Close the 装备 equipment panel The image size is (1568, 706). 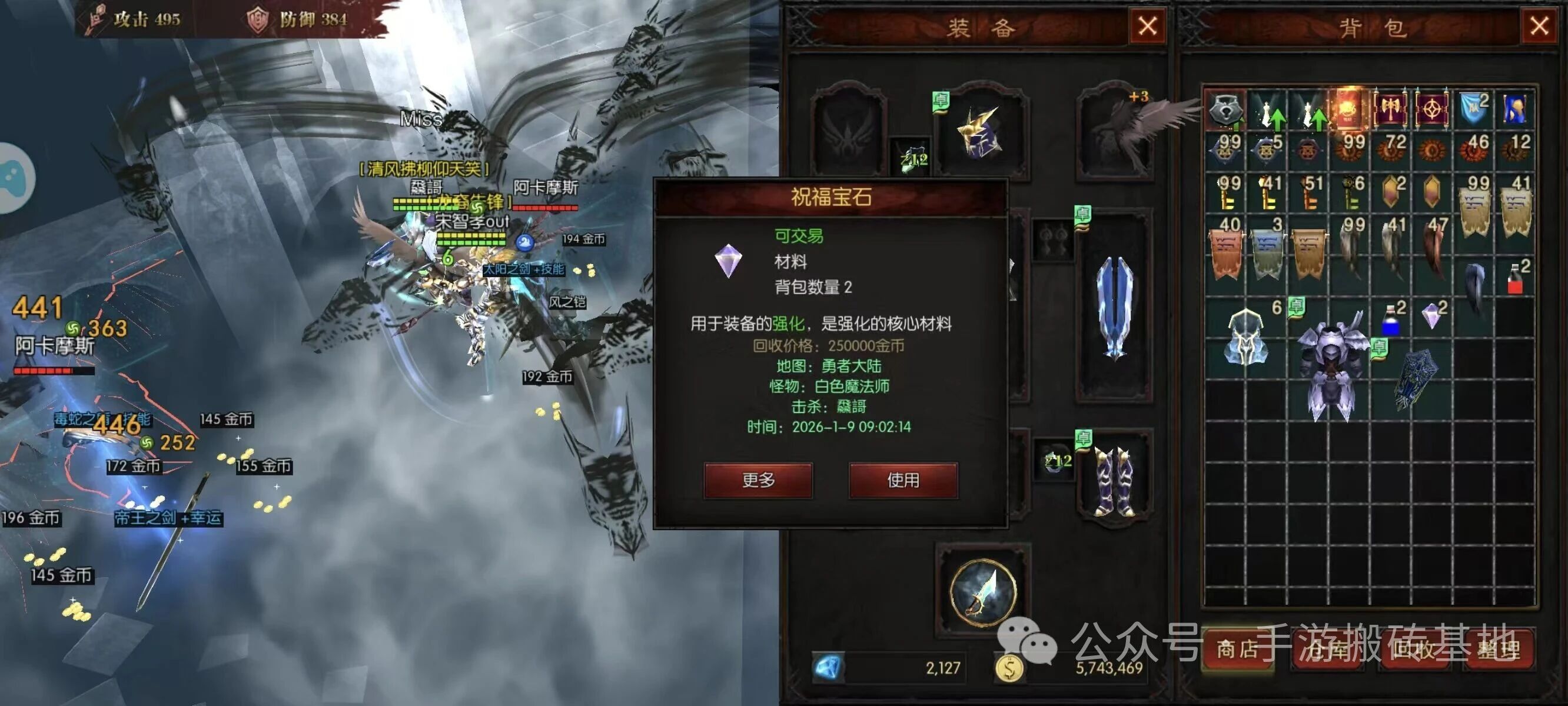[1147, 26]
